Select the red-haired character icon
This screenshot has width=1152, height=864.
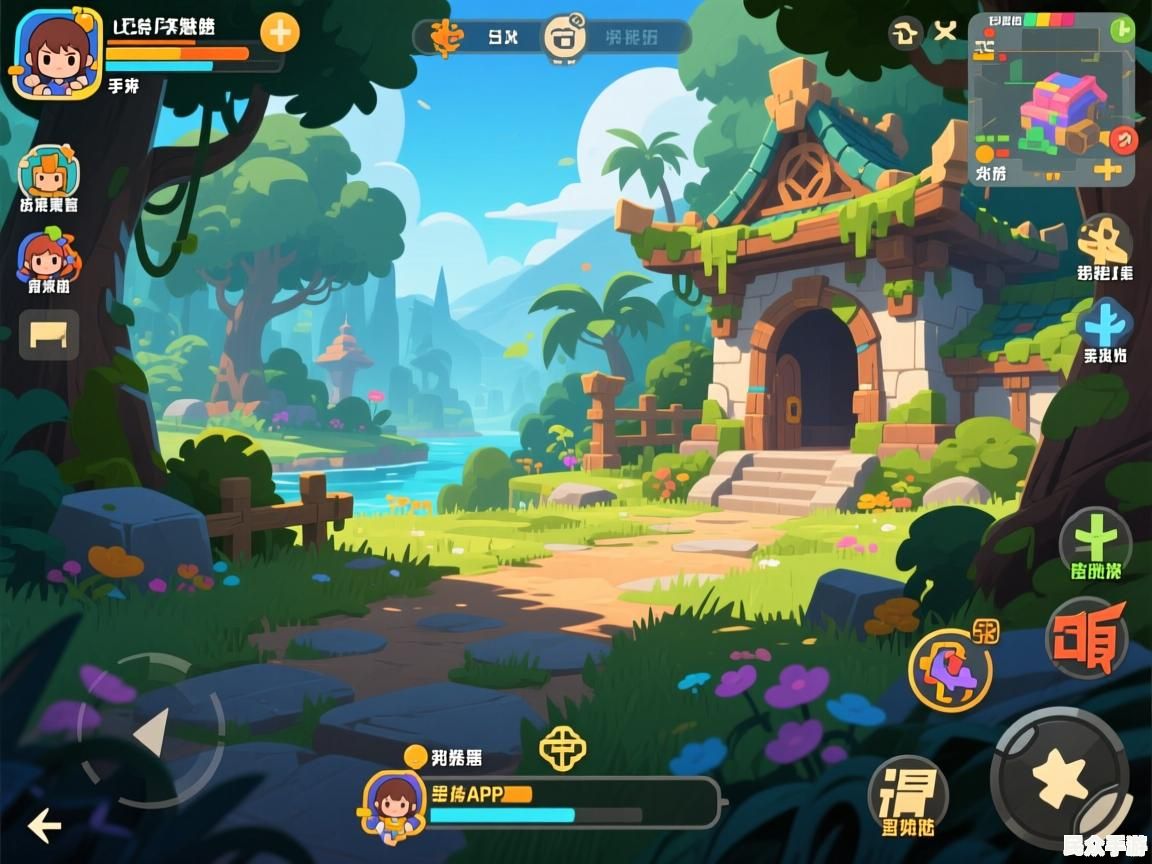(46, 256)
